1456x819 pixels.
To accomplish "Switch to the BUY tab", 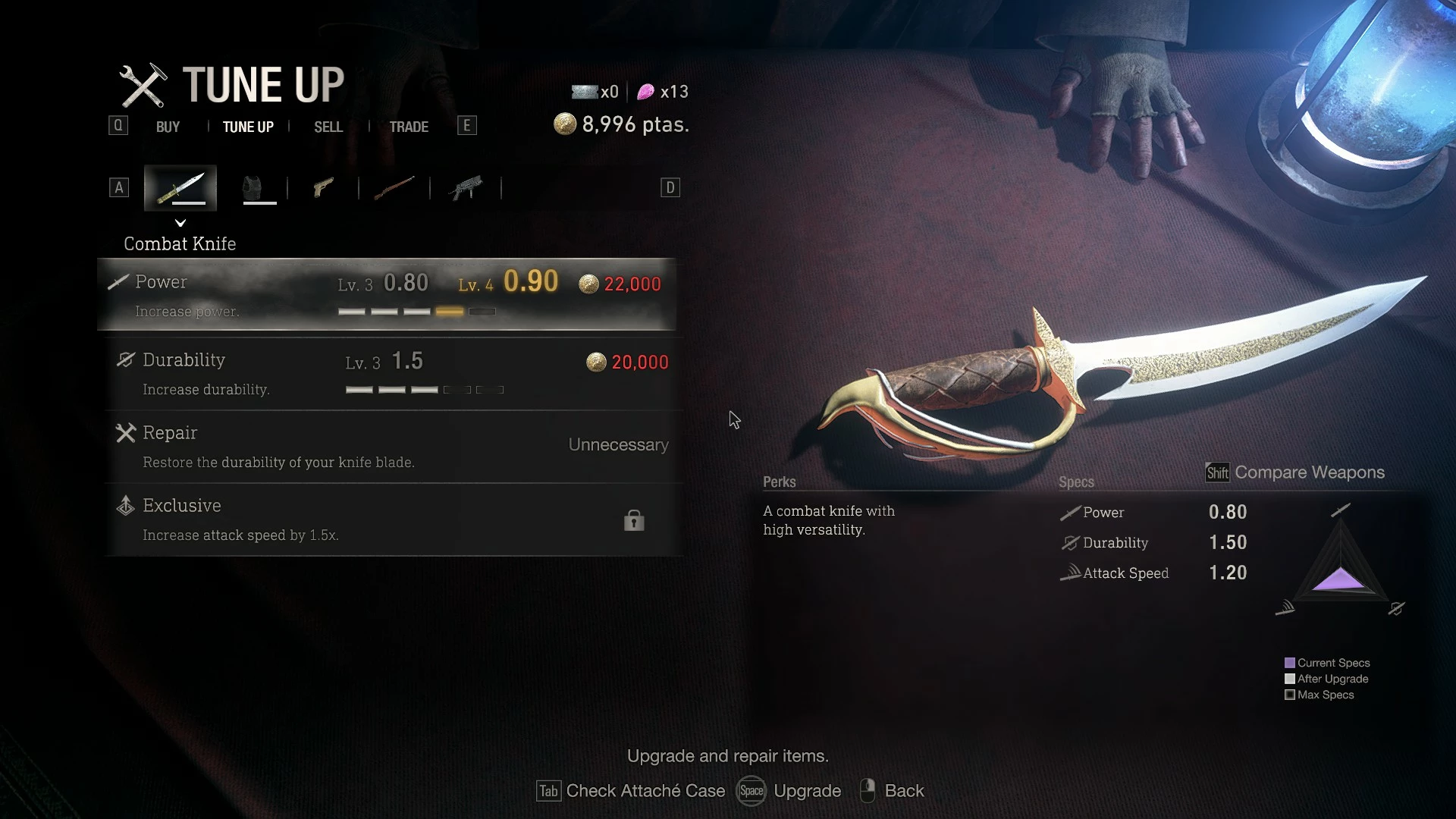I will [168, 127].
